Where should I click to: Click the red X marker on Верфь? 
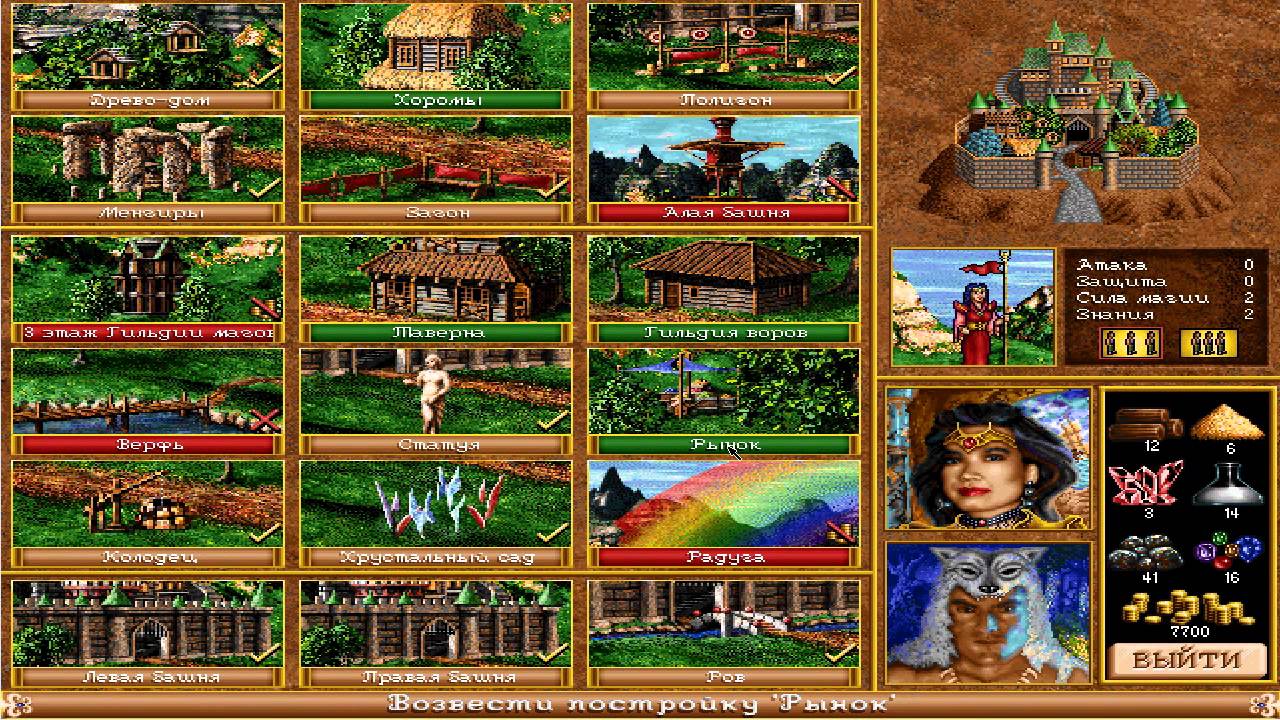click(263, 420)
